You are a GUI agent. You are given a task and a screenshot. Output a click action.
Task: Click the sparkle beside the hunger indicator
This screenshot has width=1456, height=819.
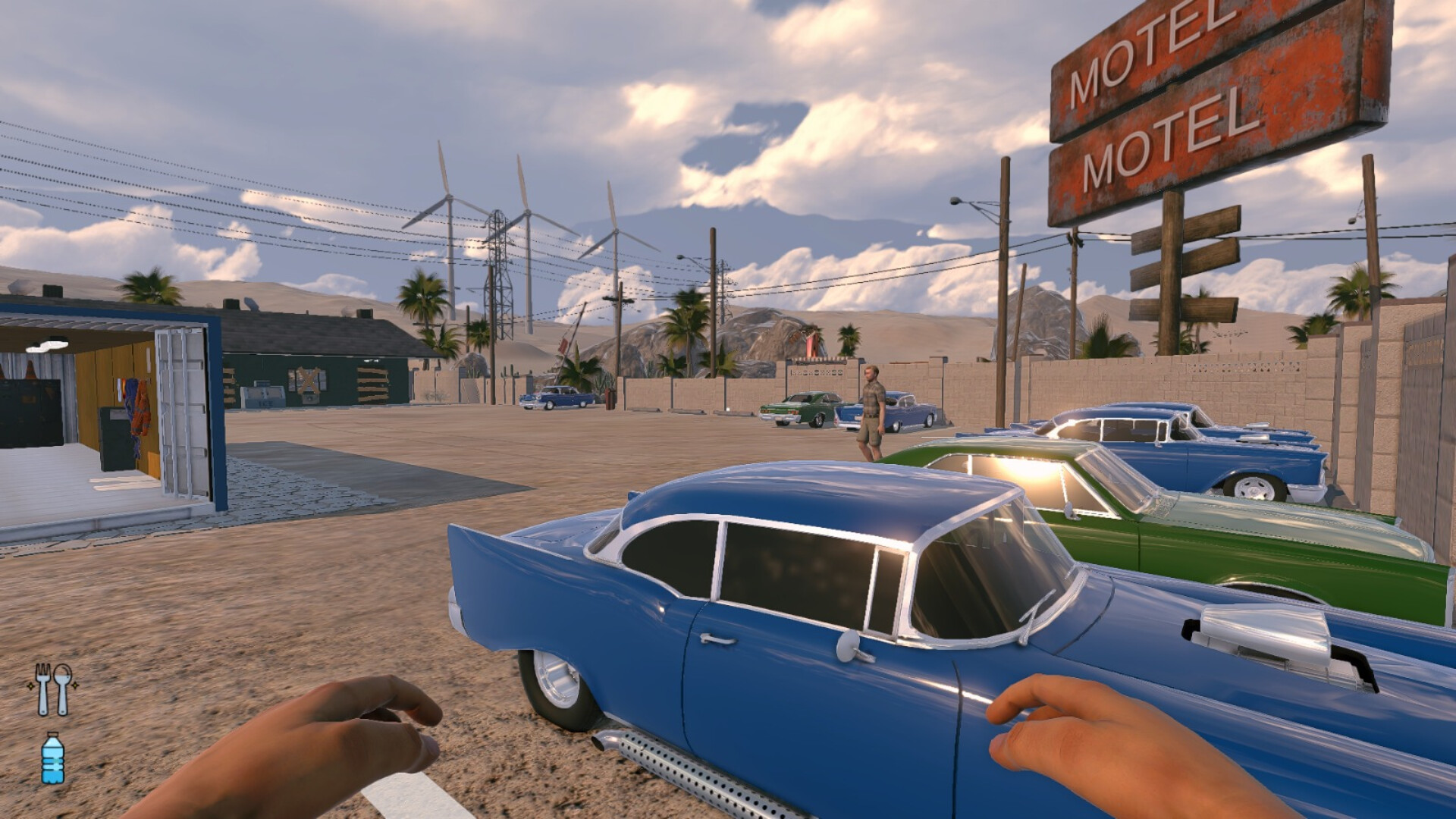point(74,686)
